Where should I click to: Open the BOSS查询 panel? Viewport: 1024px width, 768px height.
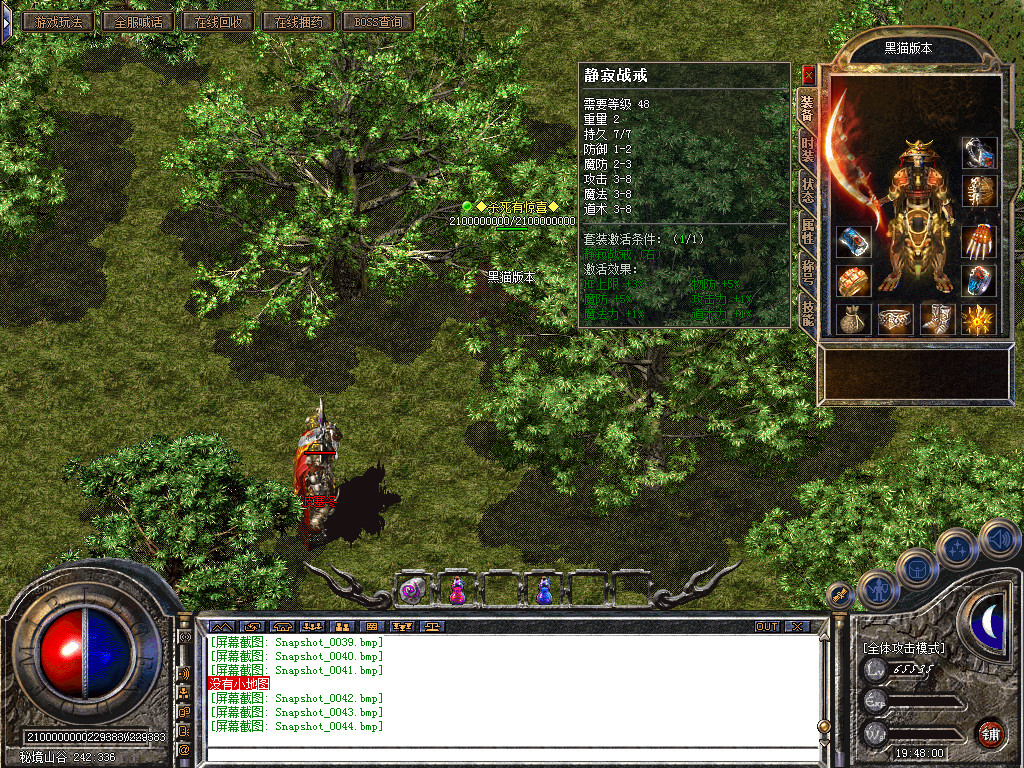[377, 21]
